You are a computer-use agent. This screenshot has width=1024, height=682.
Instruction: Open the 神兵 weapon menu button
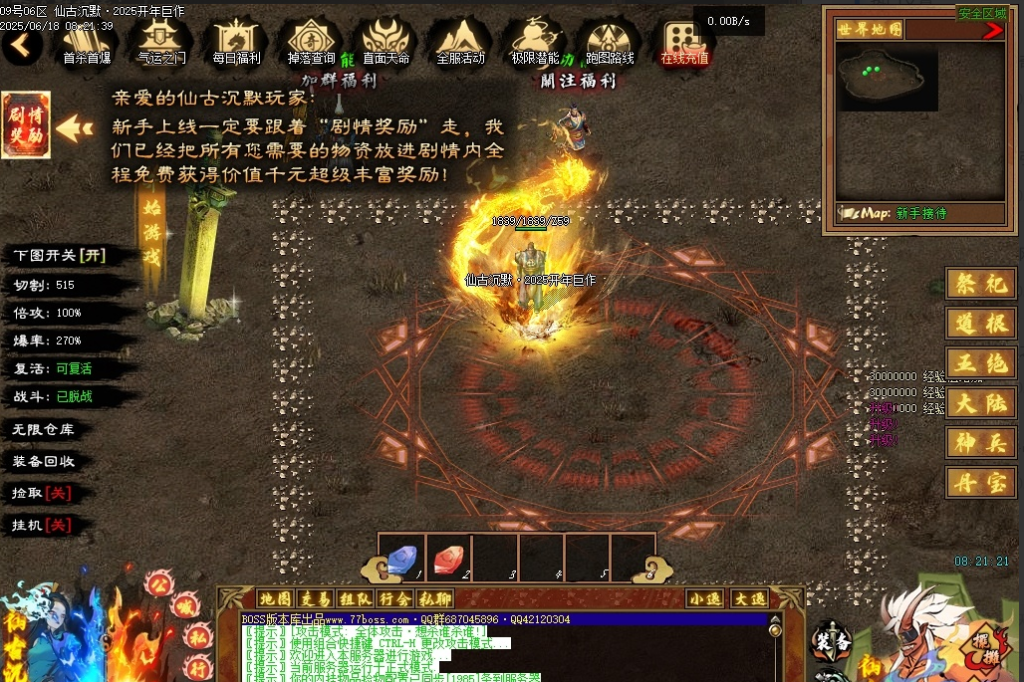980,443
